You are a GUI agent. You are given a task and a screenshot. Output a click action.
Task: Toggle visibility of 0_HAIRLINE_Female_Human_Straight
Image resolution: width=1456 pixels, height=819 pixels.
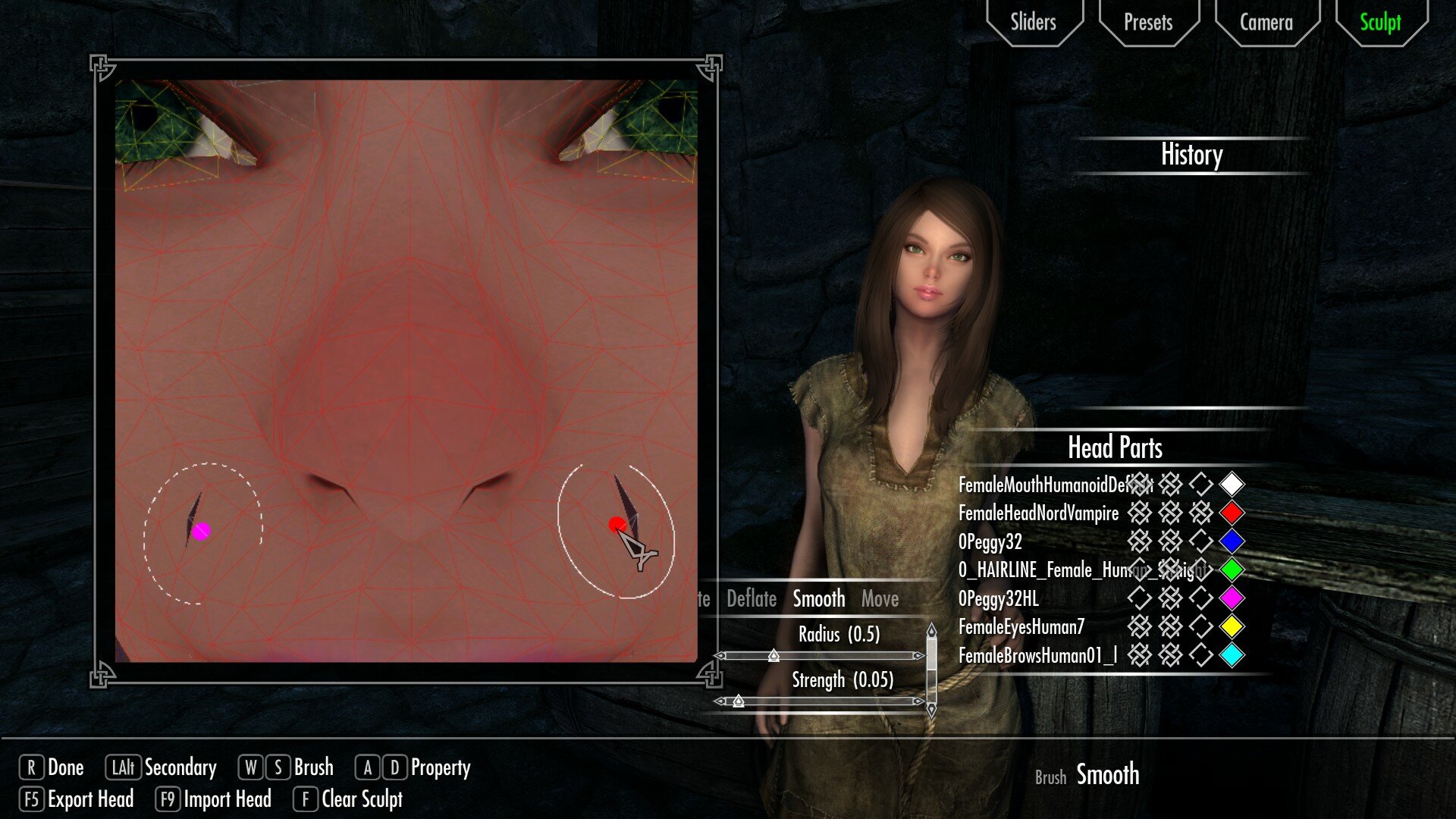1141,570
